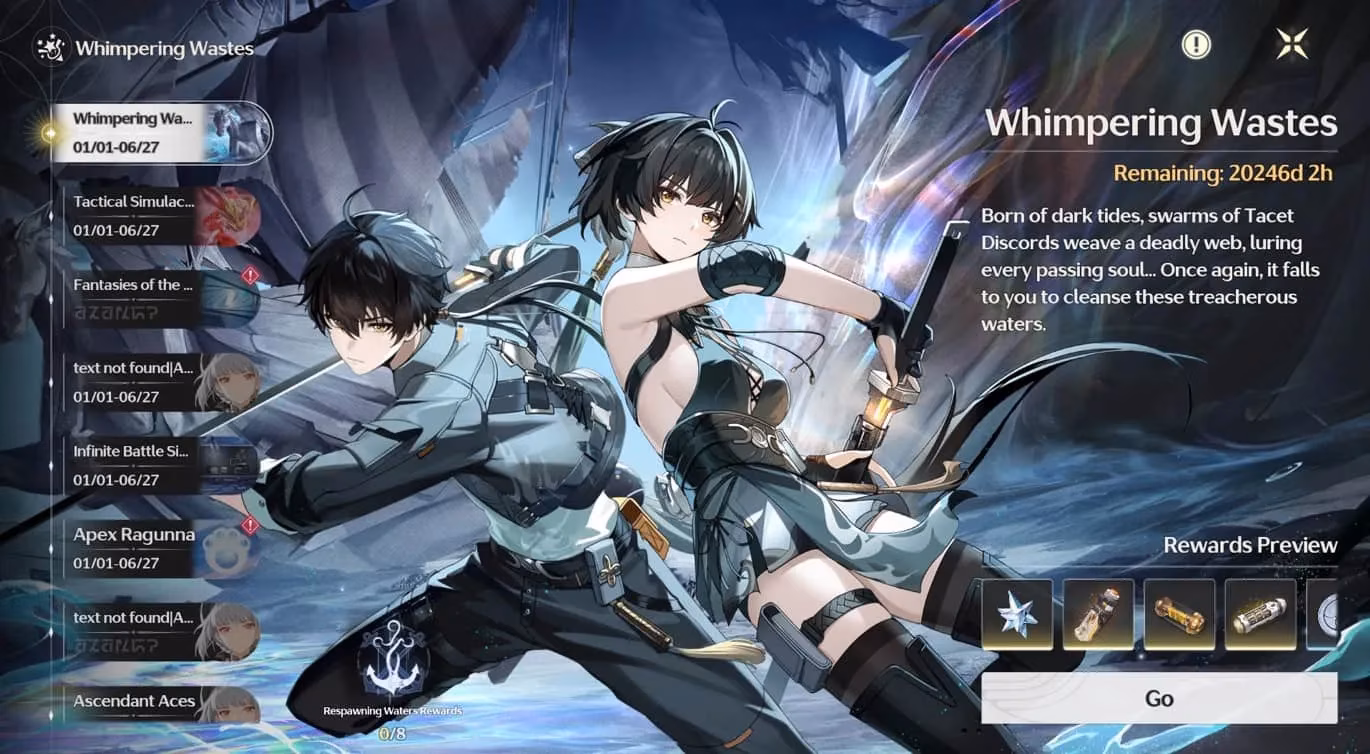Open the Apex Ragunna event entry
Screen dimensions: 1370x754
pos(160,548)
